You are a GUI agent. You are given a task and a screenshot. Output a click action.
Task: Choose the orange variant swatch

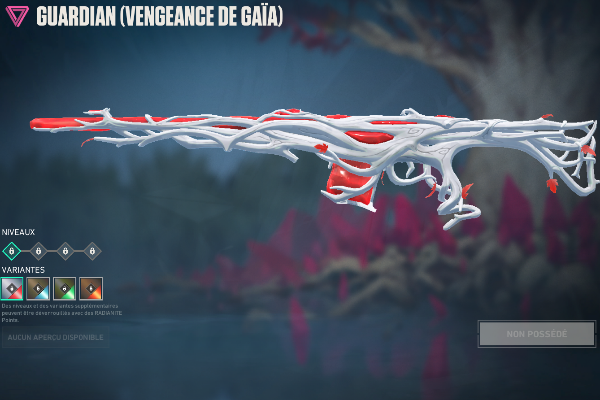tap(91, 289)
